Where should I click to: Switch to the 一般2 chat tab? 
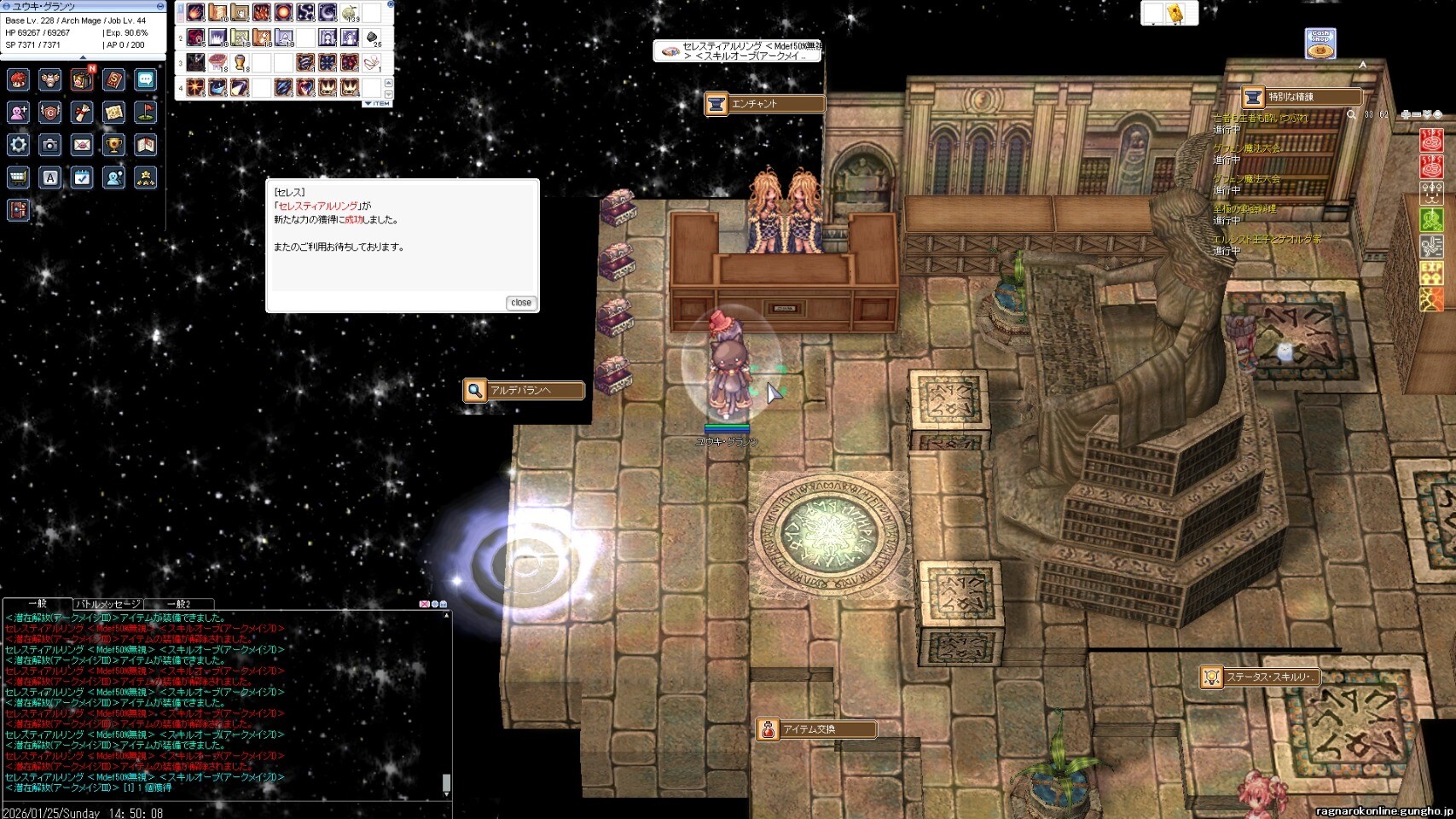[x=178, y=604]
